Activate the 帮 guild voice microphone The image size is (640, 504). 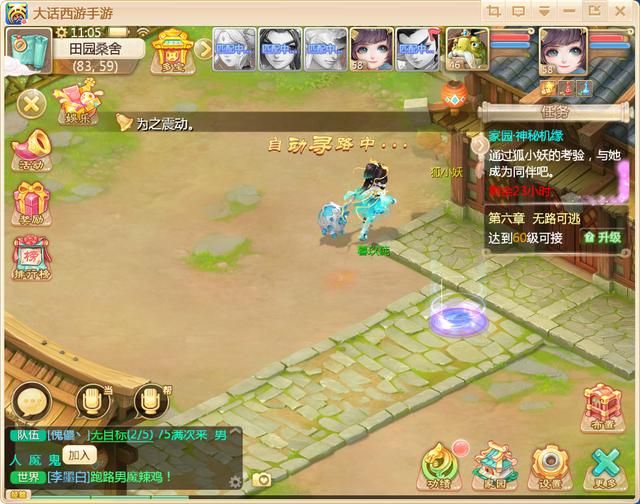(151, 400)
